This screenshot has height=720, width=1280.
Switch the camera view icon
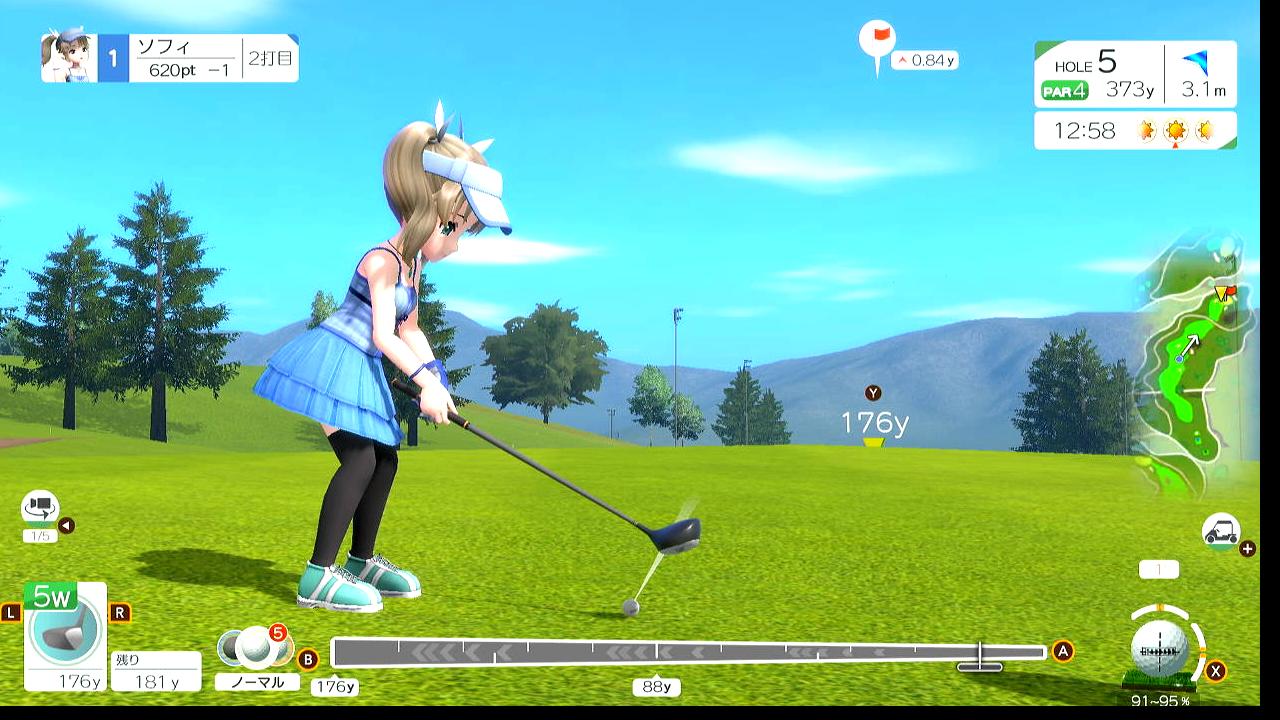[x=40, y=508]
